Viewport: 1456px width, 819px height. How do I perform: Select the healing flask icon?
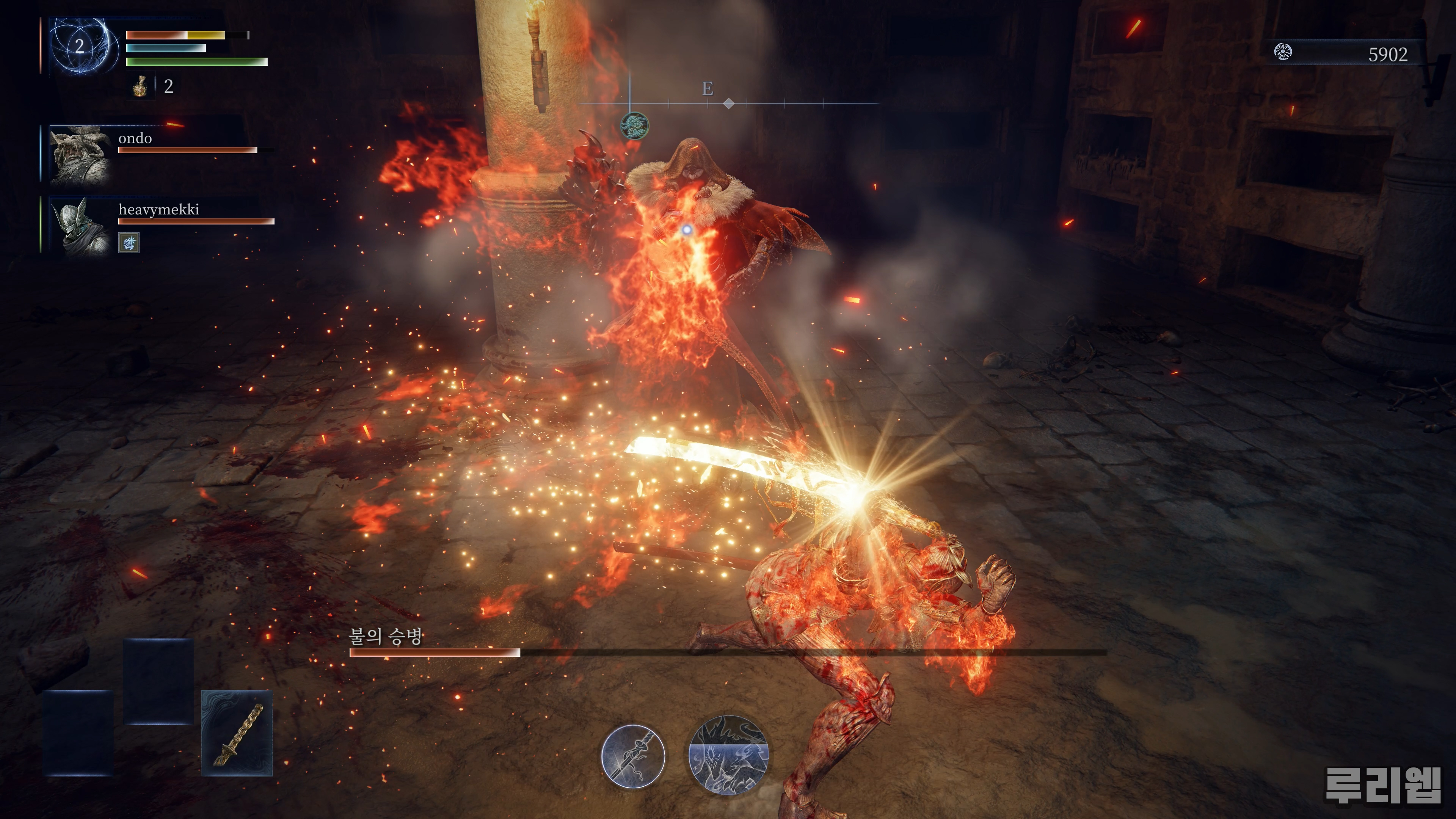pyautogui.click(x=140, y=86)
